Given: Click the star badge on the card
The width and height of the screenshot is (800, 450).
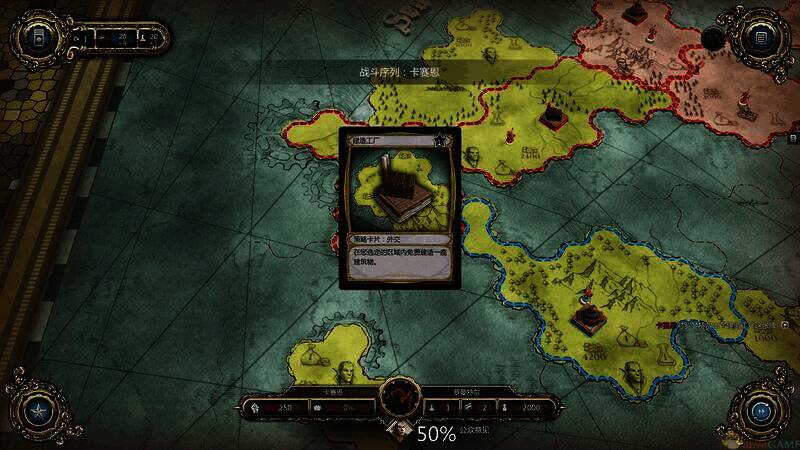Looking at the screenshot, I should click(440, 141).
